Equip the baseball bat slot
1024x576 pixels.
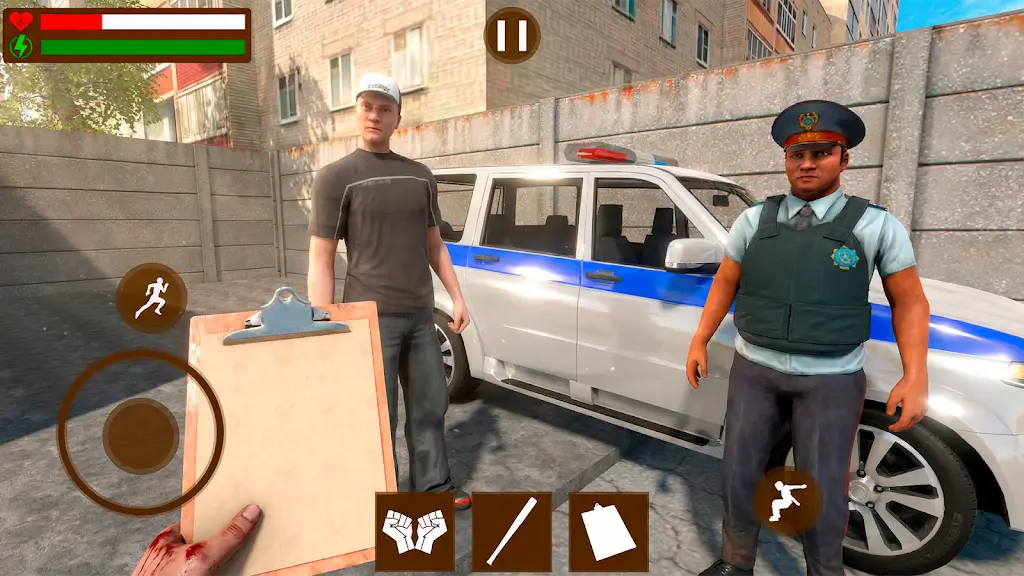coord(511,531)
